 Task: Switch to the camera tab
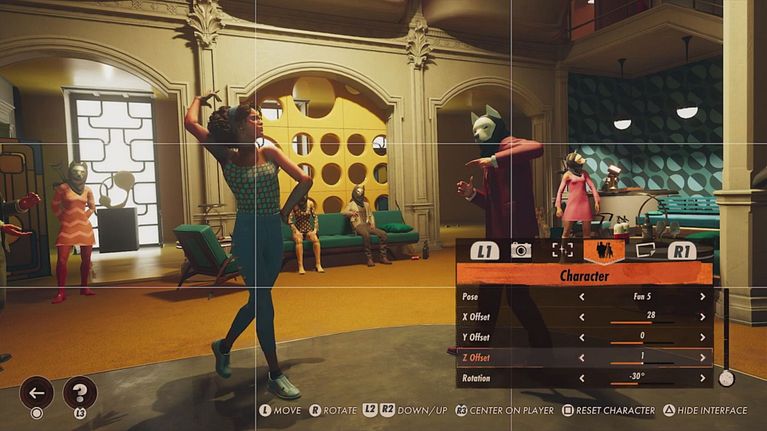pyautogui.click(x=521, y=250)
